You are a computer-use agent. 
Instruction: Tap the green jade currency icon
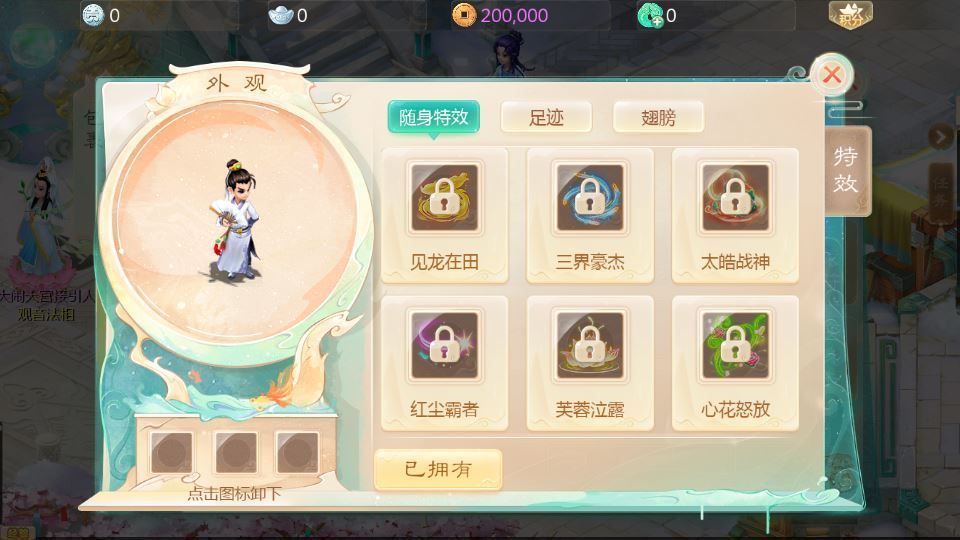[650, 15]
